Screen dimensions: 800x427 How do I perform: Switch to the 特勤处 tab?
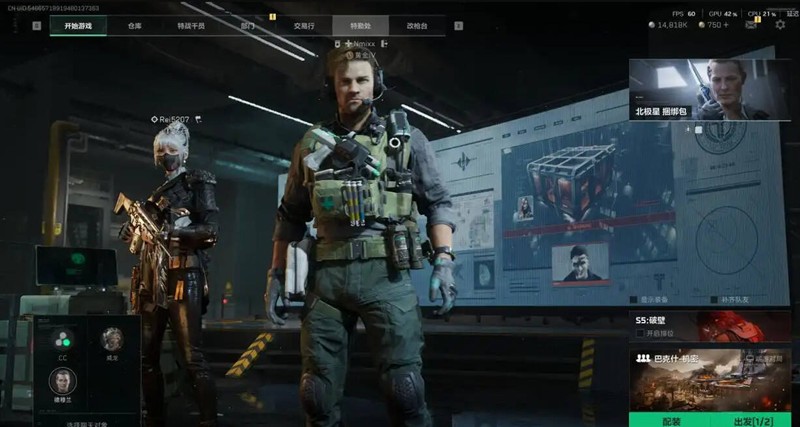click(361, 26)
